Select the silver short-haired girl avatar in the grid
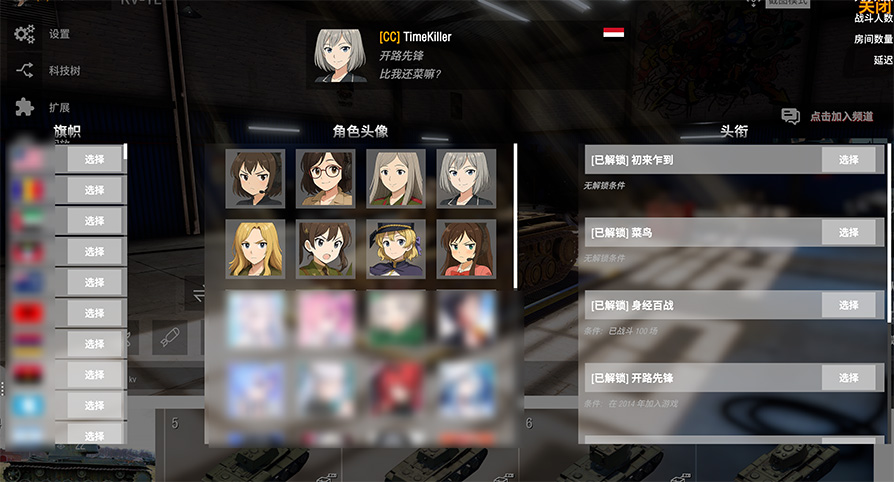The height and width of the screenshot is (482, 894). pos(466,178)
